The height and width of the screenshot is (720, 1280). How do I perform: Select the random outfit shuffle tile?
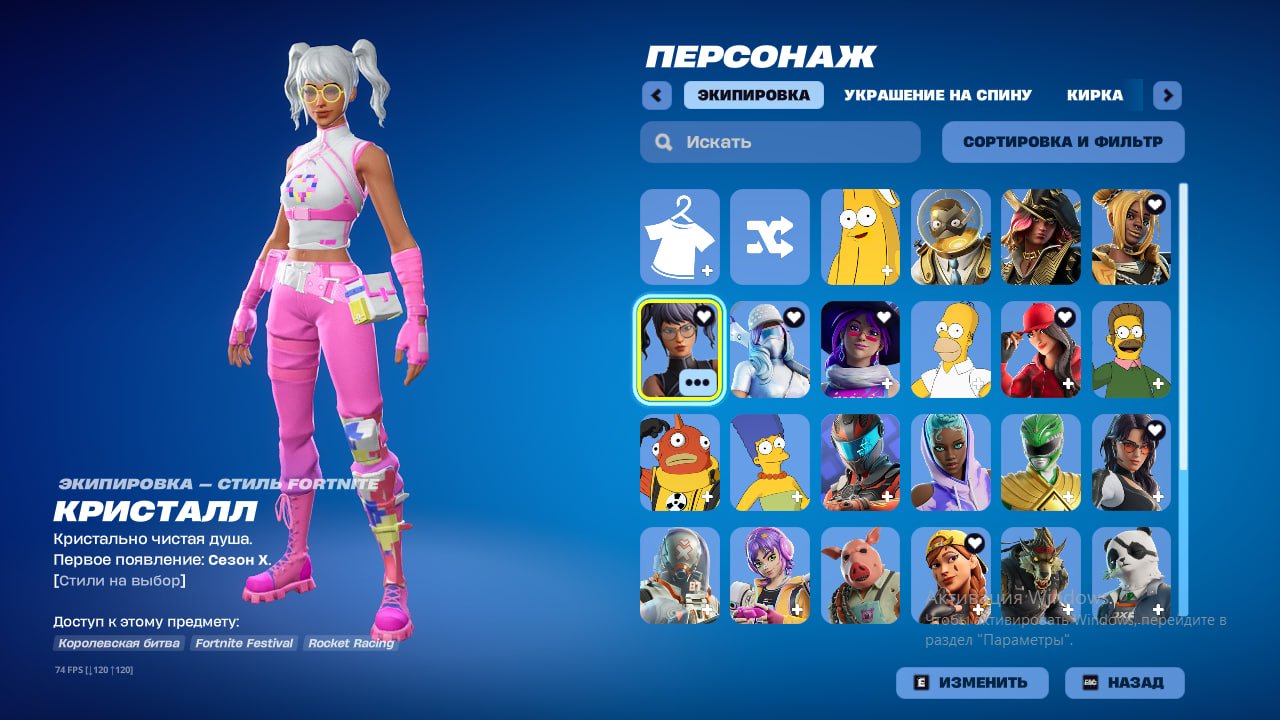(x=769, y=237)
